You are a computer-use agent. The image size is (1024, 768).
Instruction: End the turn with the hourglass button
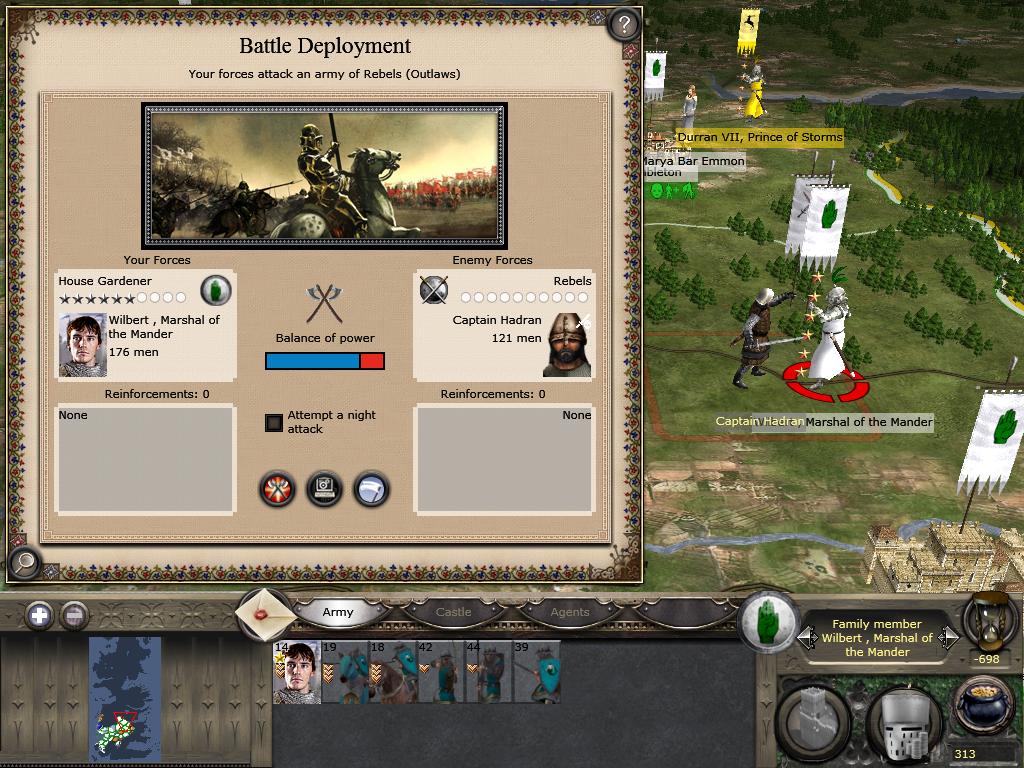(990, 622)
